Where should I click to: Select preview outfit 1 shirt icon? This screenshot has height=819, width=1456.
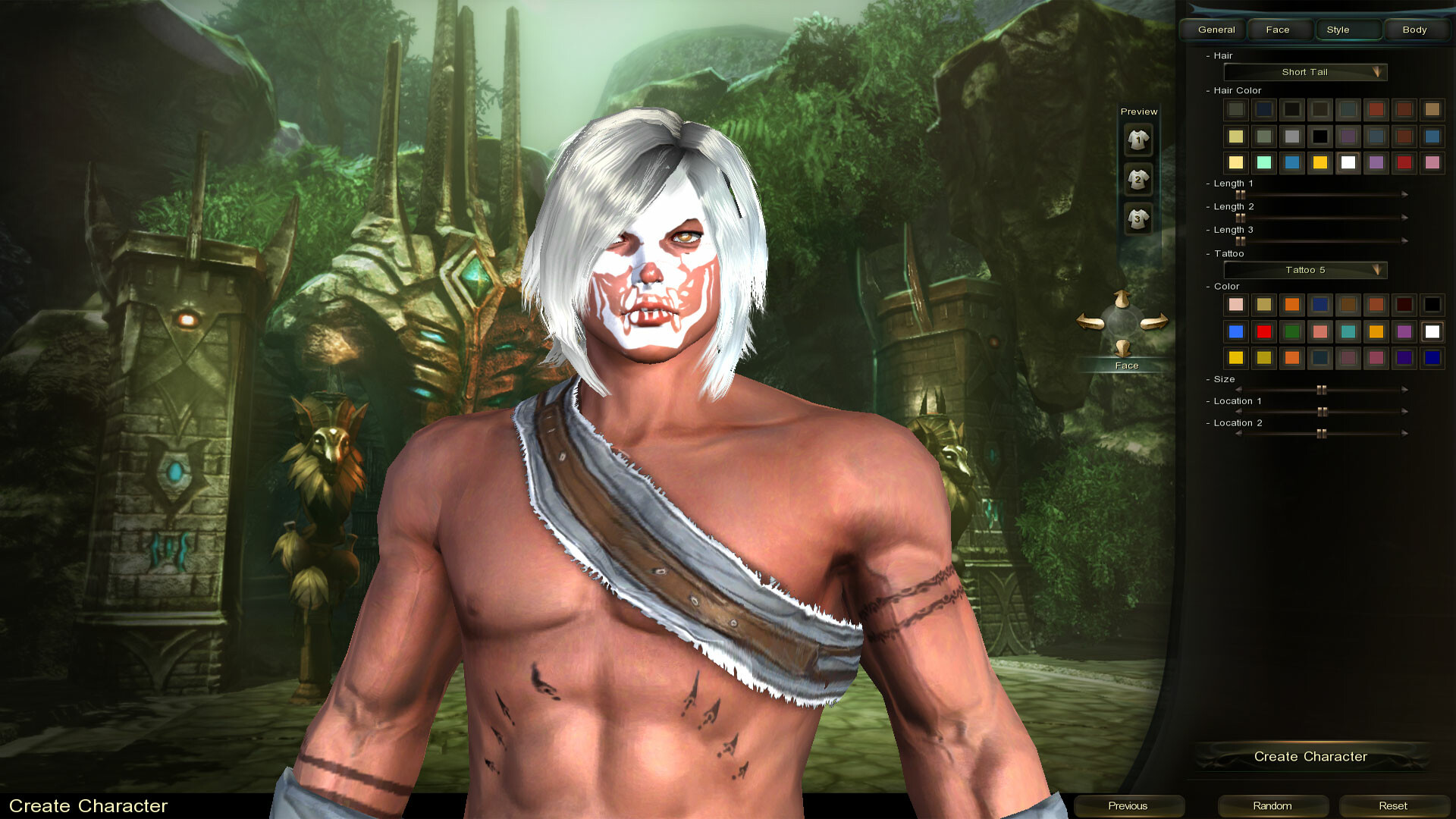[1137, 140]
